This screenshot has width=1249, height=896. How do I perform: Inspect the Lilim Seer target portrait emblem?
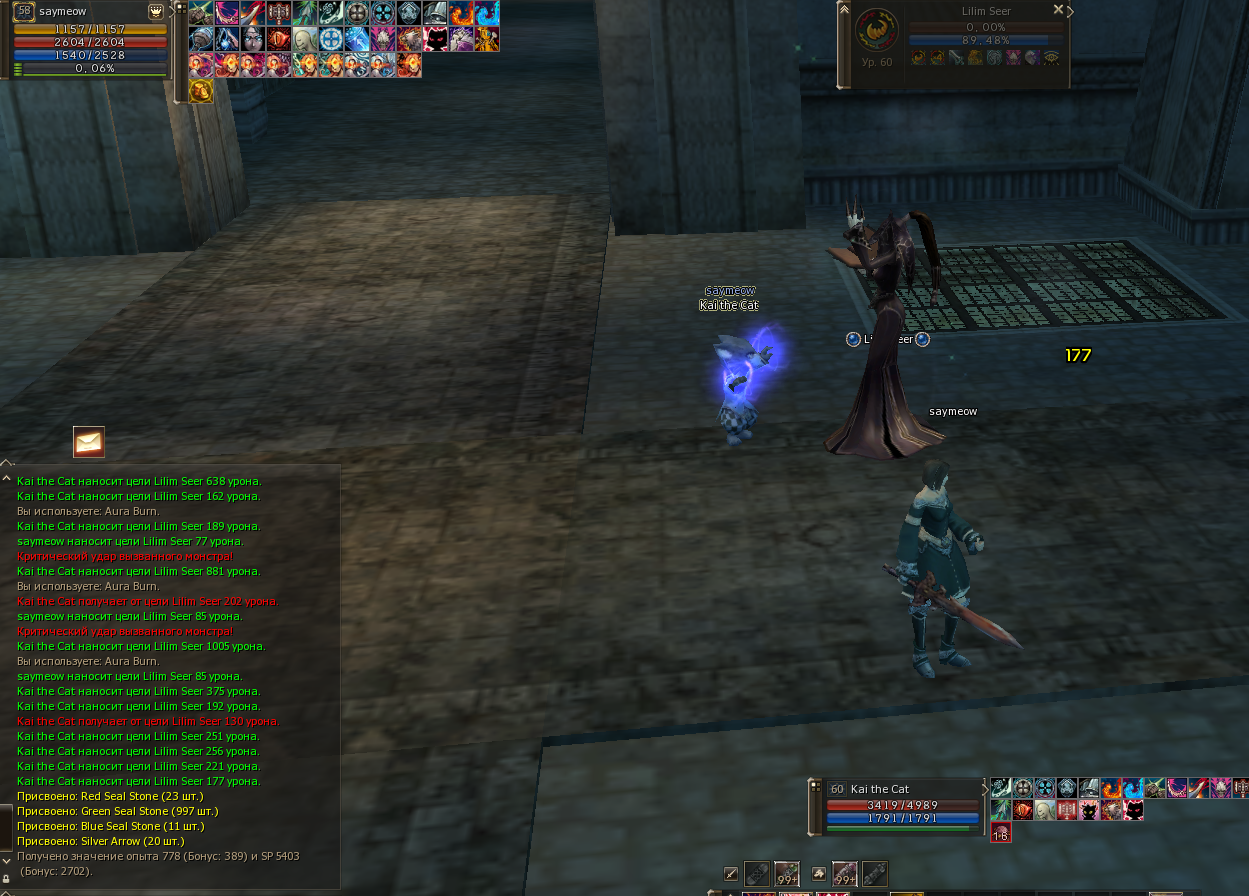(x=875, y=30)
